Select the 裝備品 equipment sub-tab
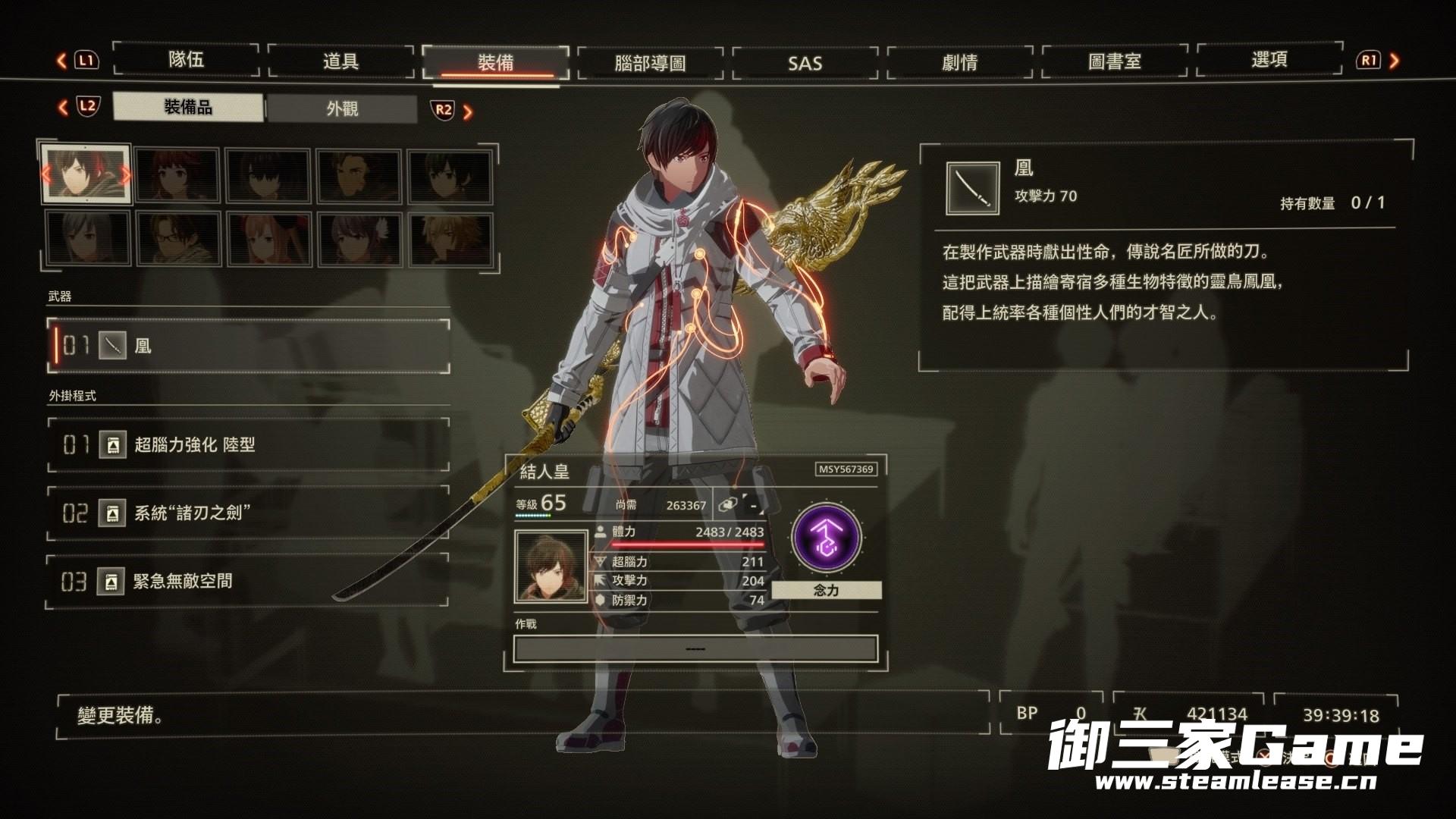This screenshot has height=819, width=1456. (x=188, y=108)
